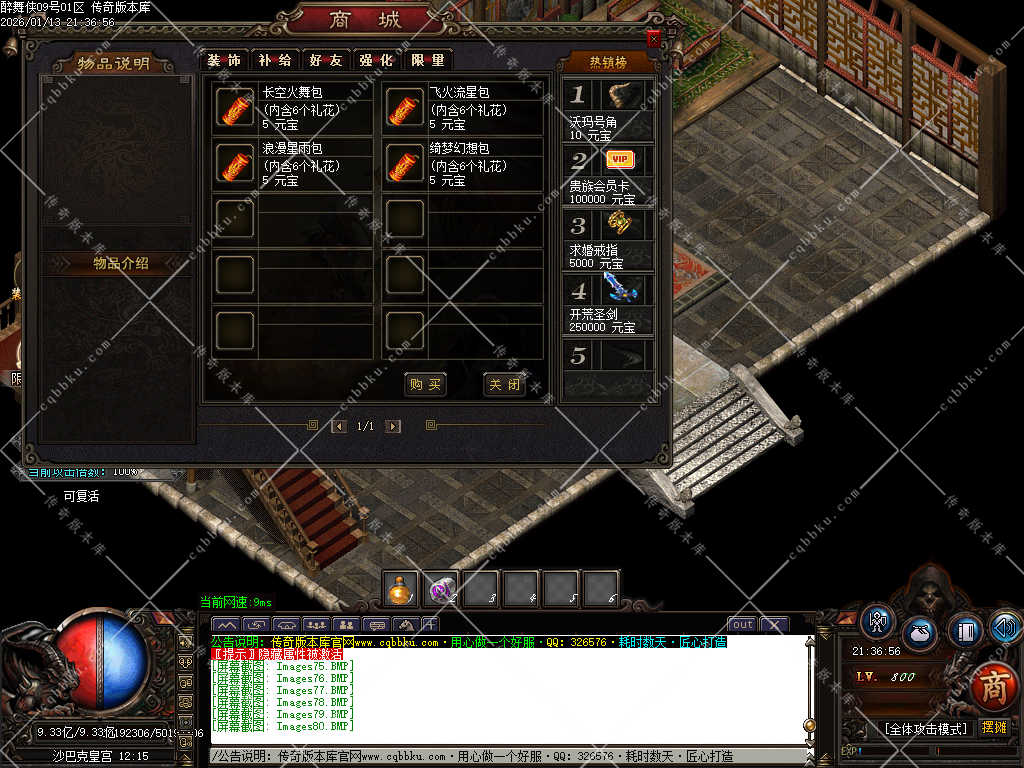Switch to the 强化 tab
The width and height of the screenshot is (1024, 768).
(377, 60)
